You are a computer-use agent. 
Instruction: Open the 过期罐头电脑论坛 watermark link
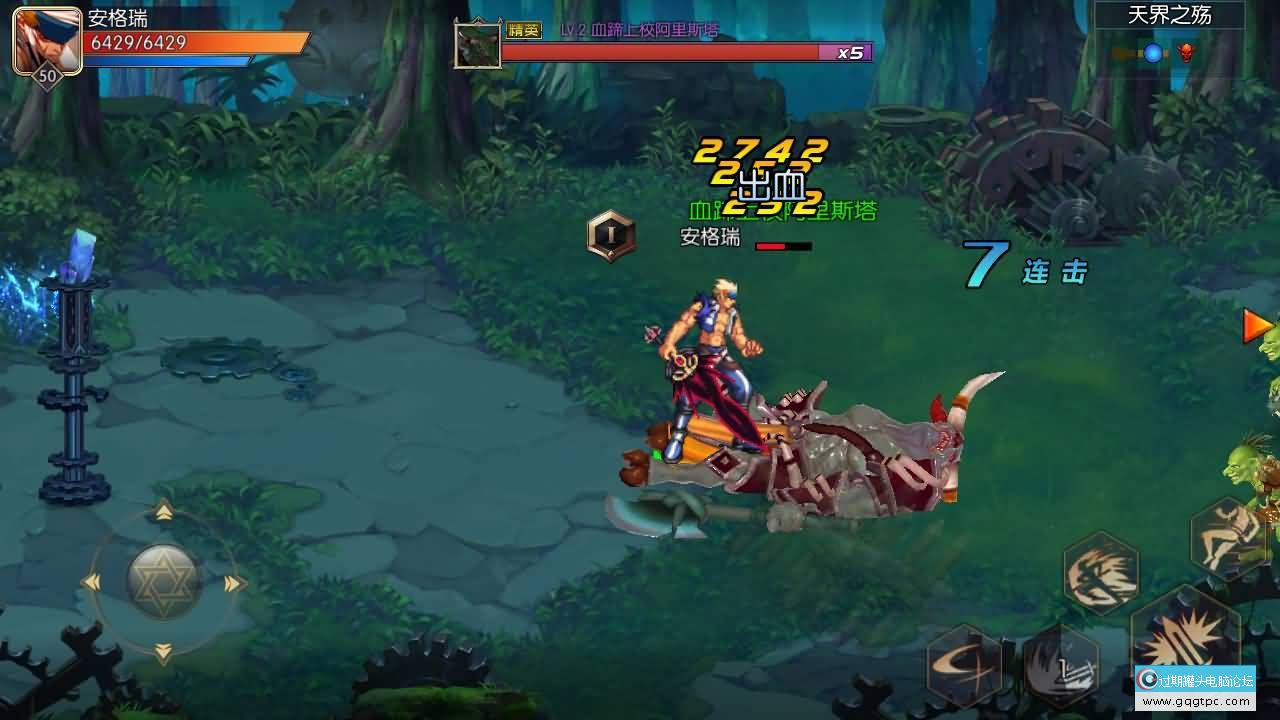tap(1196, 689)
